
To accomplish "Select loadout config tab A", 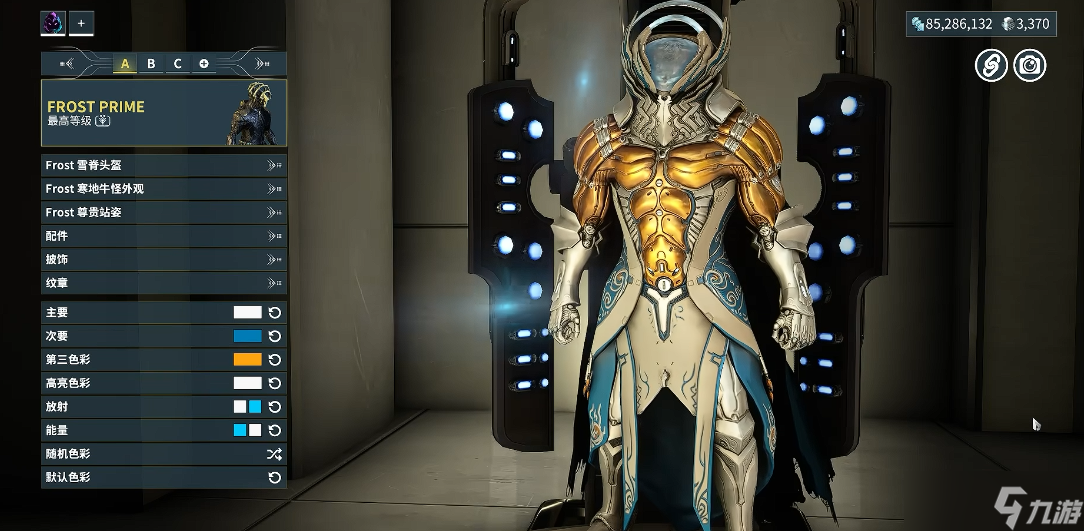I will tap(125, 64).
